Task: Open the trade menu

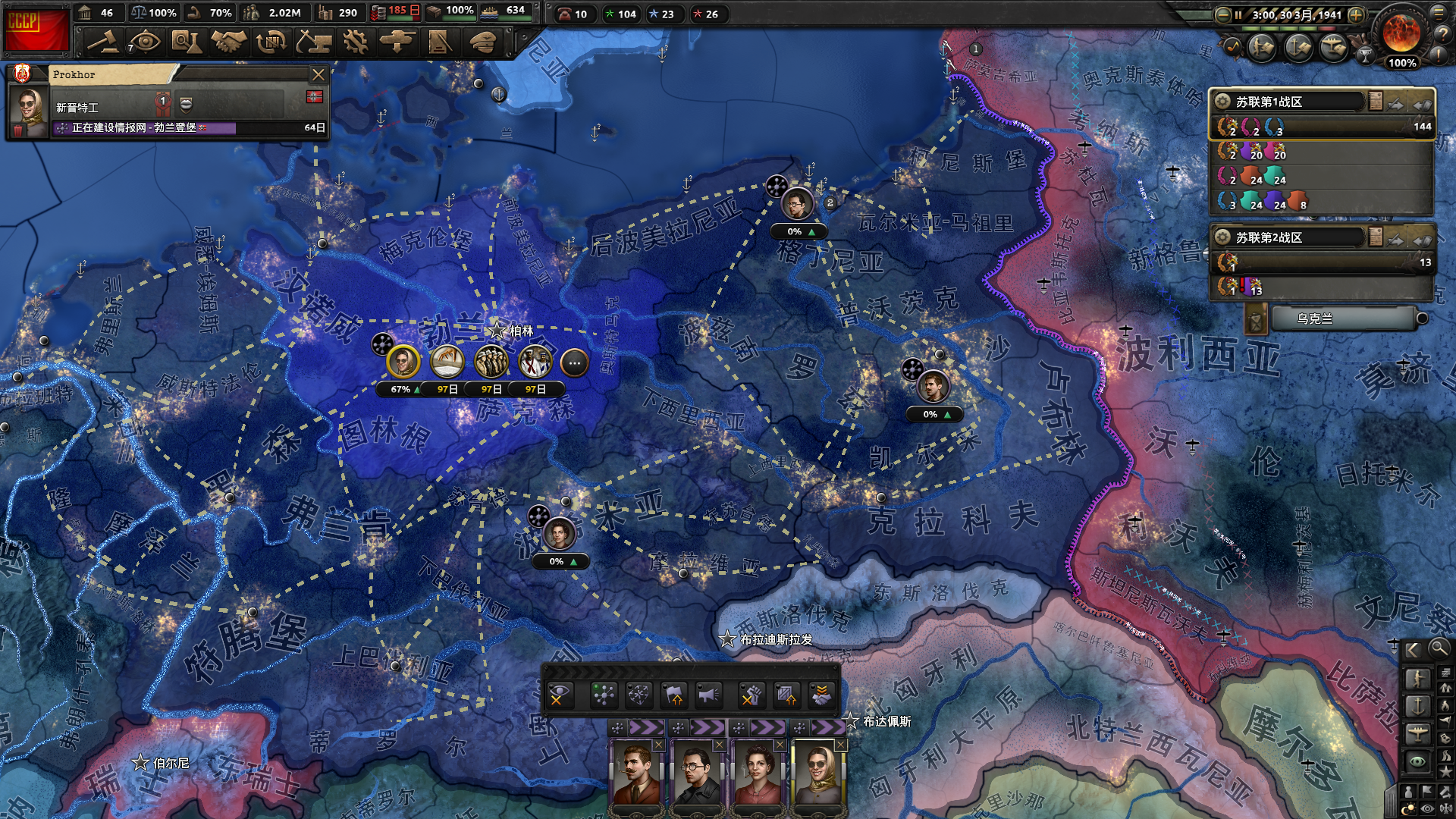Action: (x=271, y=42)
